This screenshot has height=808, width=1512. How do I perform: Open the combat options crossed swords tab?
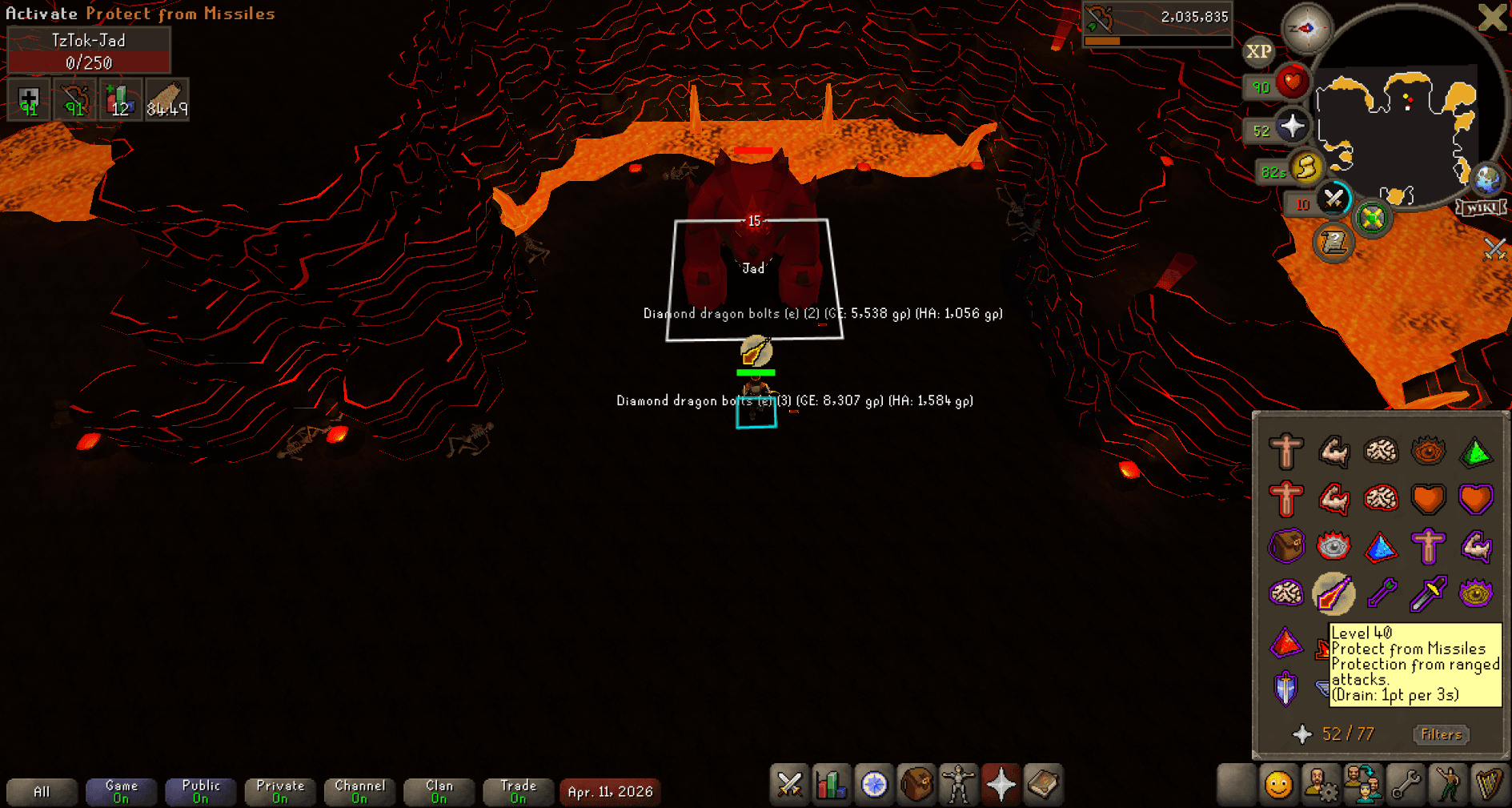[x=788, y=785]
